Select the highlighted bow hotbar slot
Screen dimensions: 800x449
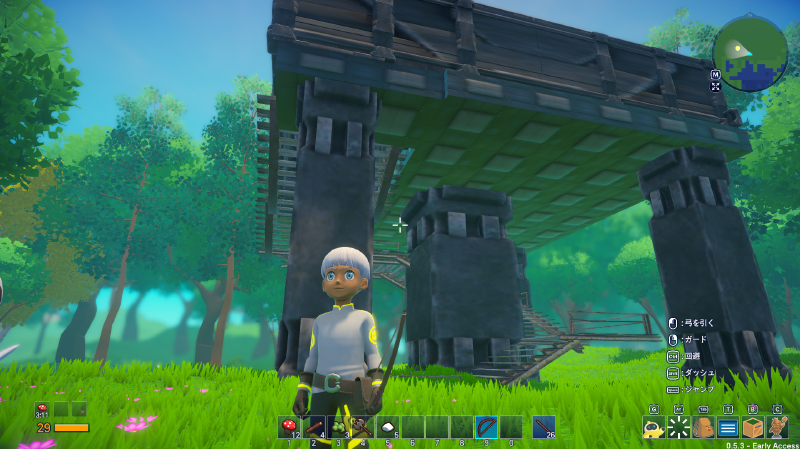tap(486, 427)
